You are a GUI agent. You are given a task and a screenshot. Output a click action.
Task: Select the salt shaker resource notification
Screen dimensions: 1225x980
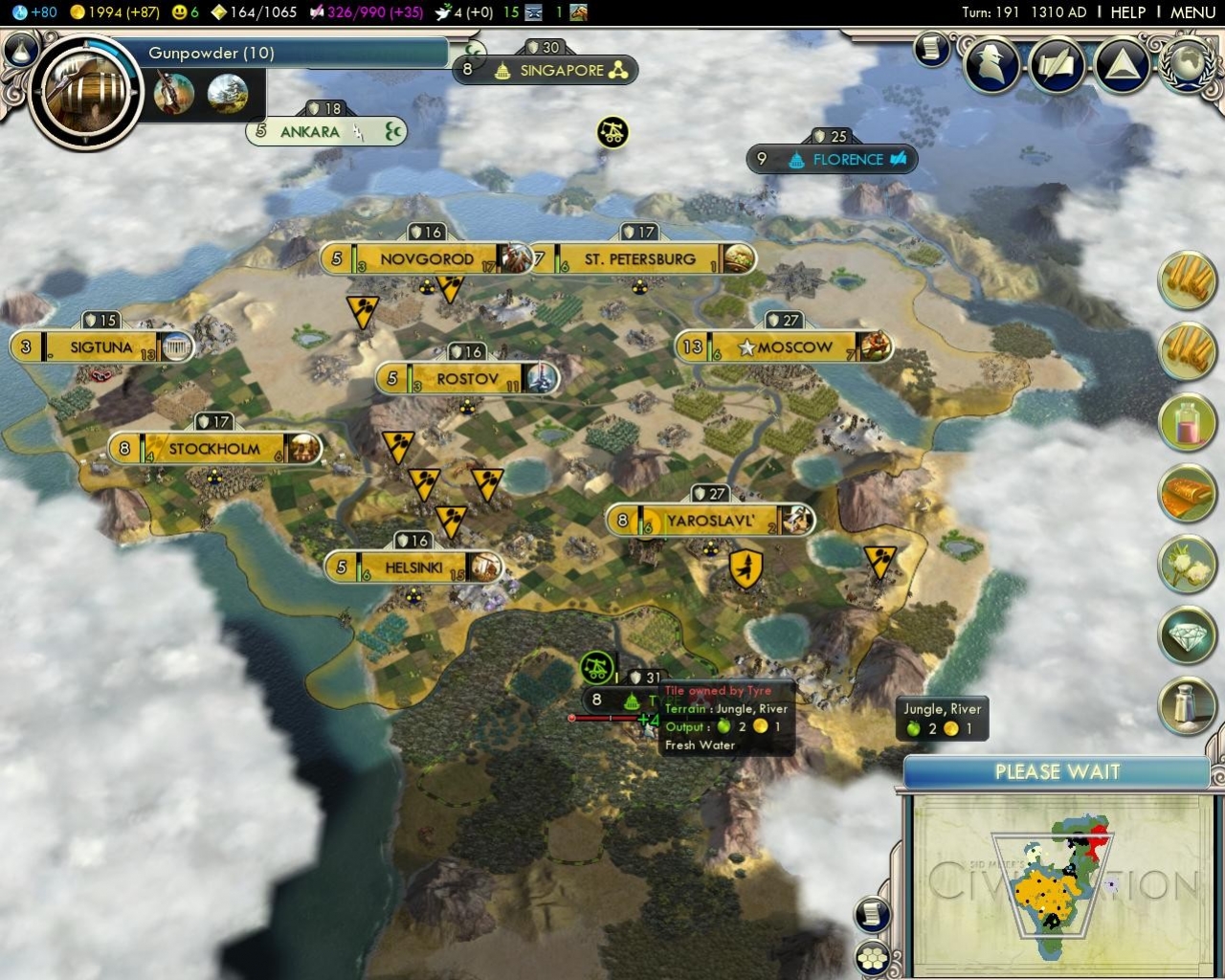(1187, 705)
